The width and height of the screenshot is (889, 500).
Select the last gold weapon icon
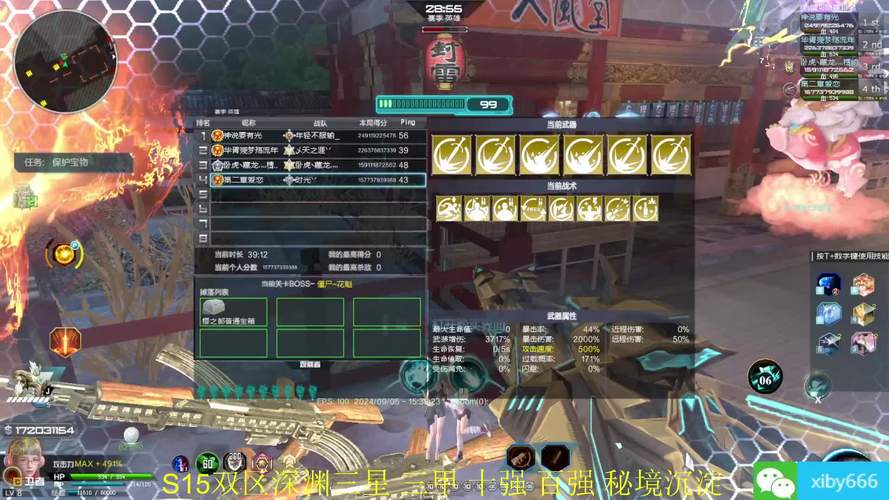pos(671,155)
